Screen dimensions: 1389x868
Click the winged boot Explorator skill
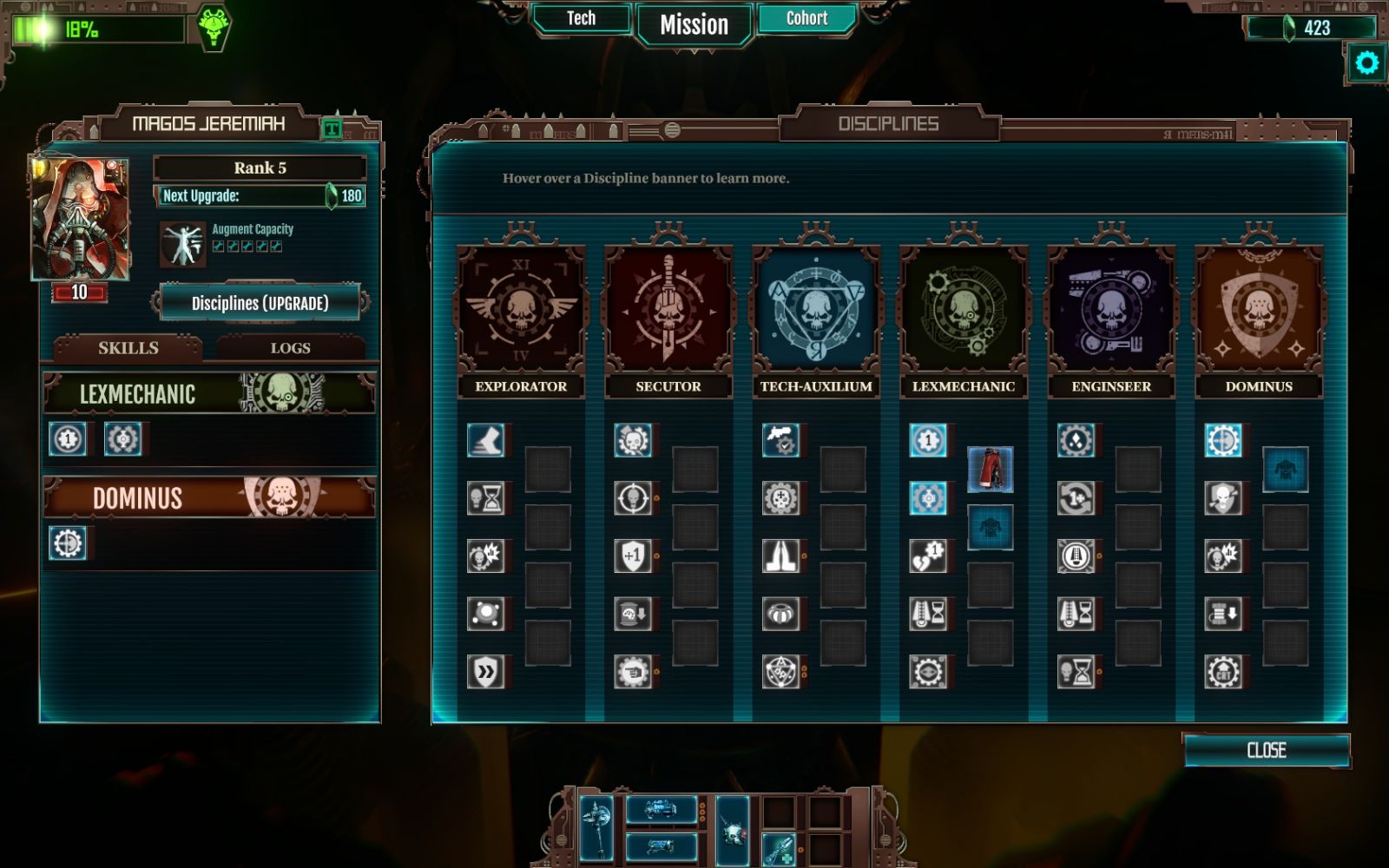(486, 441)
